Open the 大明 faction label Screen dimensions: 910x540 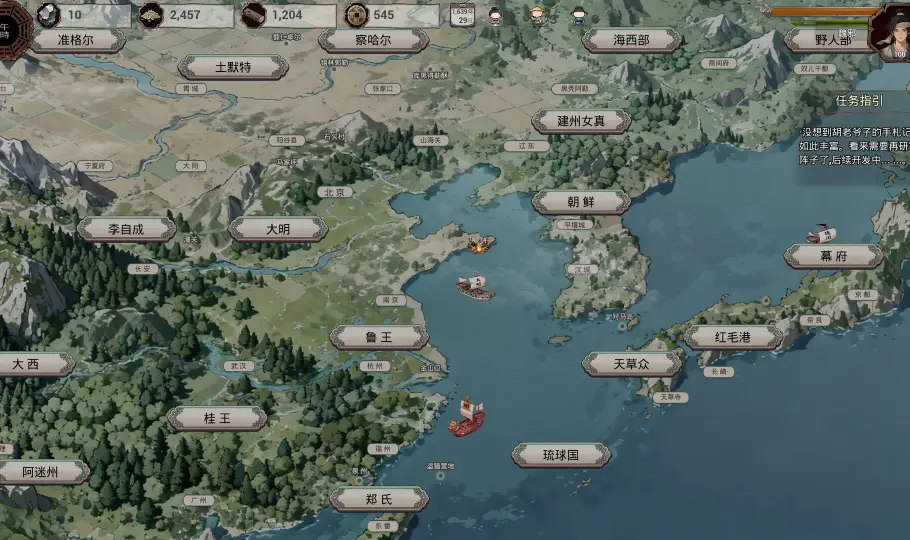pyautogui.click(x=278, y=229)
